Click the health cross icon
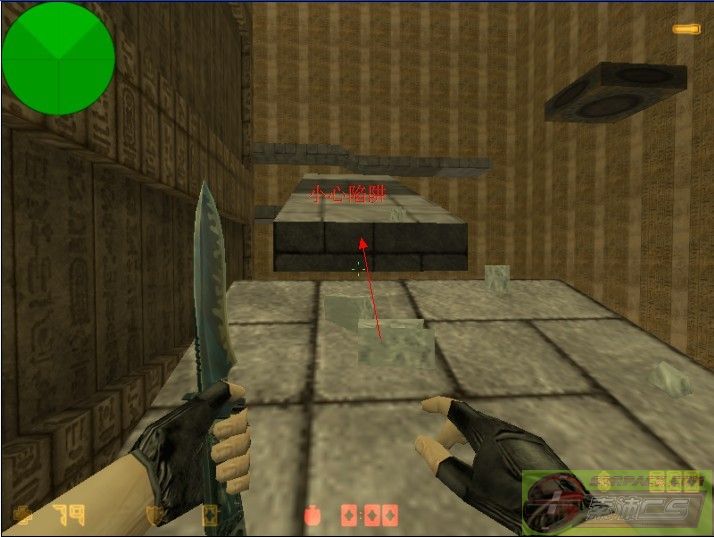 point(22,515)
